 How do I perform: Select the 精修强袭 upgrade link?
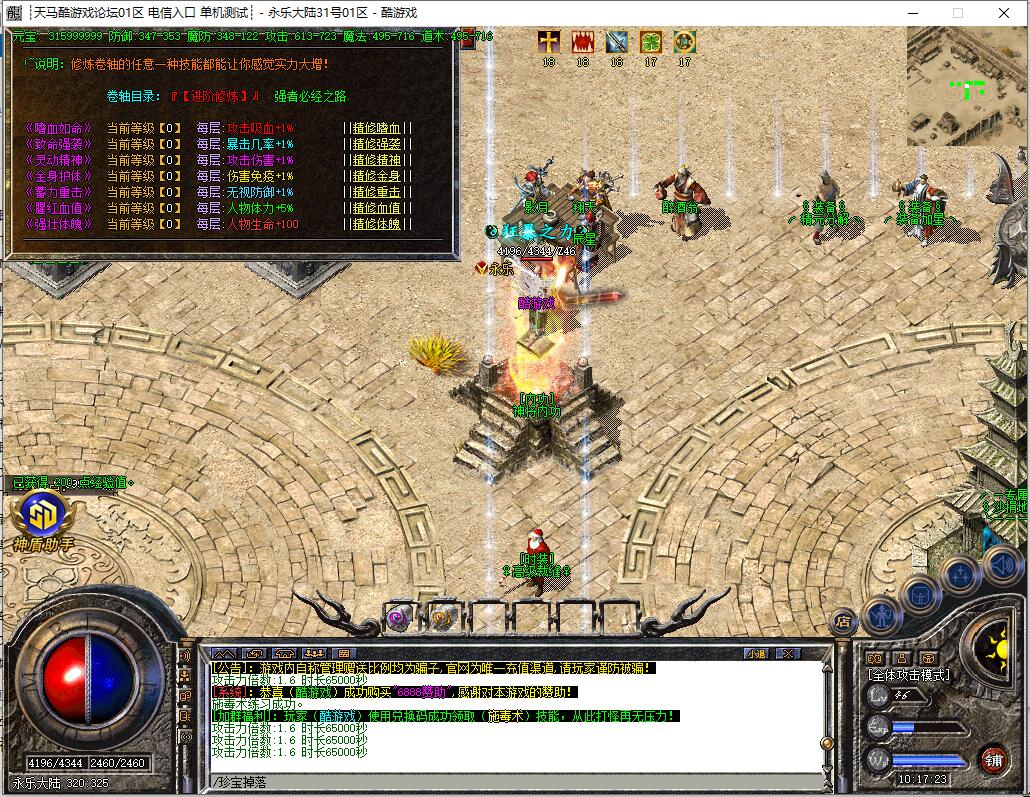[x=376, y=144]
